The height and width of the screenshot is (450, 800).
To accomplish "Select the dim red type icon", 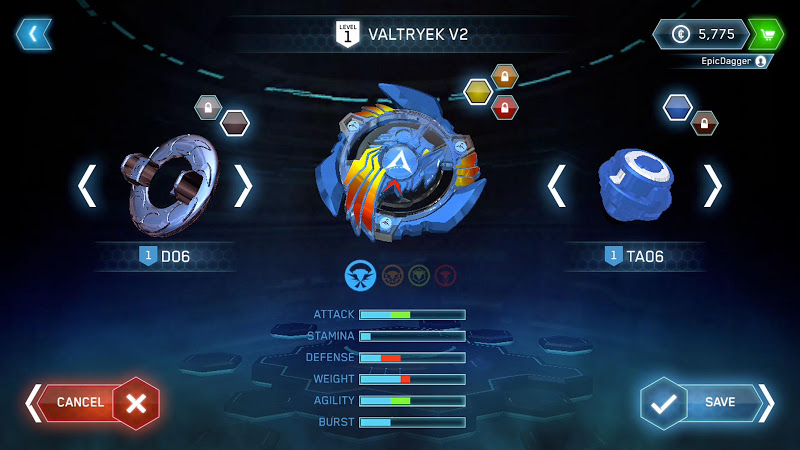I will (446, 274).
